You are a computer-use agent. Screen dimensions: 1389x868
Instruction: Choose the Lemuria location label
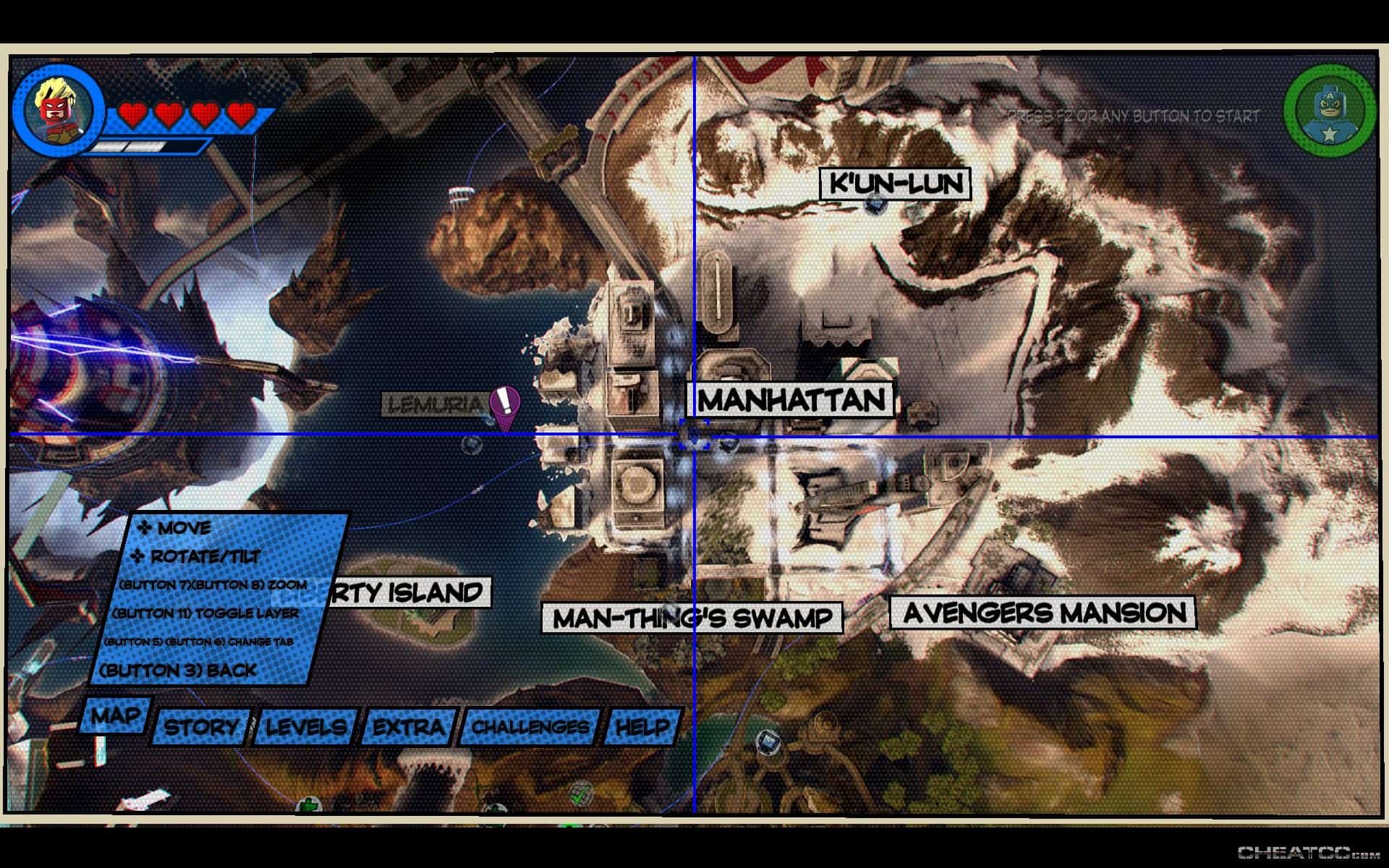(x=434, y=405)
